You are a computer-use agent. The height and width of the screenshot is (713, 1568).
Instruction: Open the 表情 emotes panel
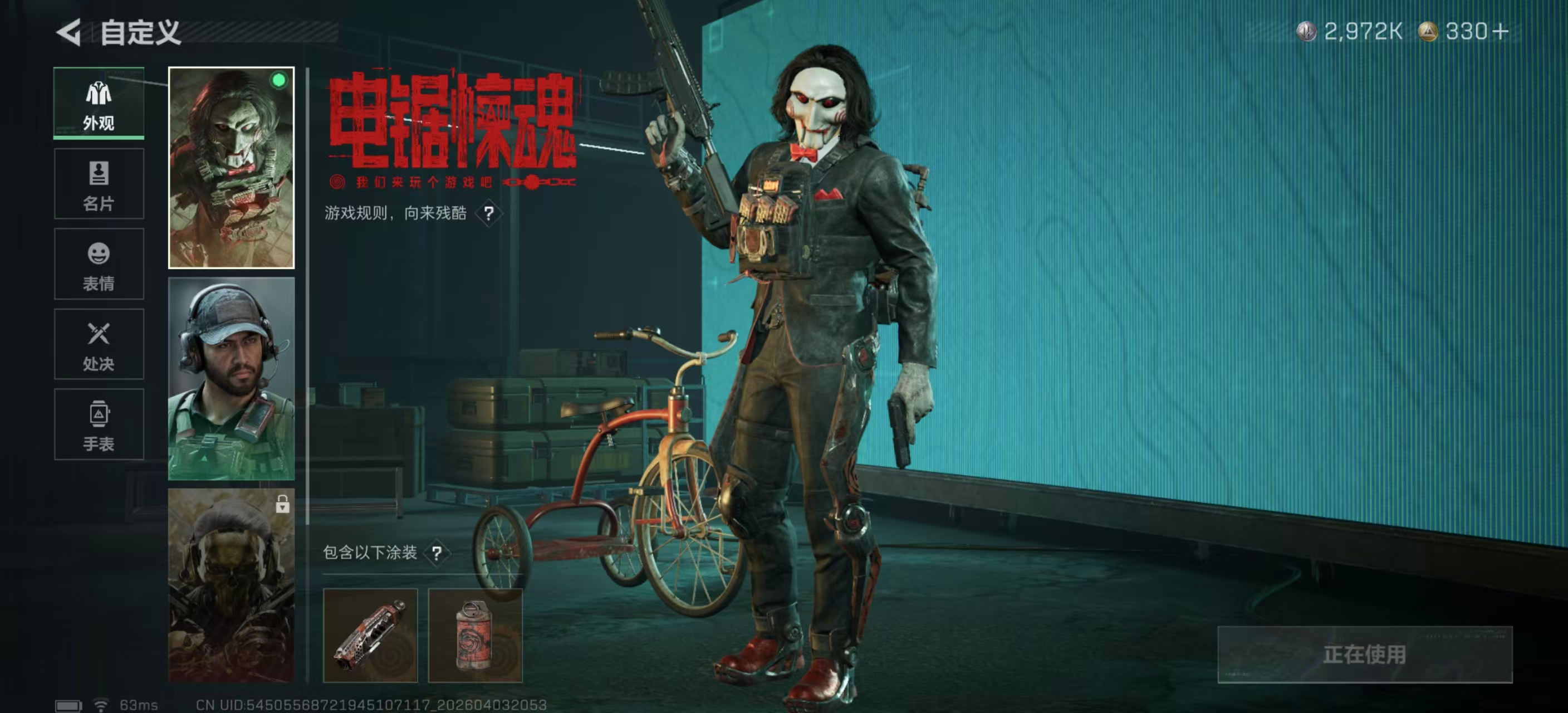(99, 263)
